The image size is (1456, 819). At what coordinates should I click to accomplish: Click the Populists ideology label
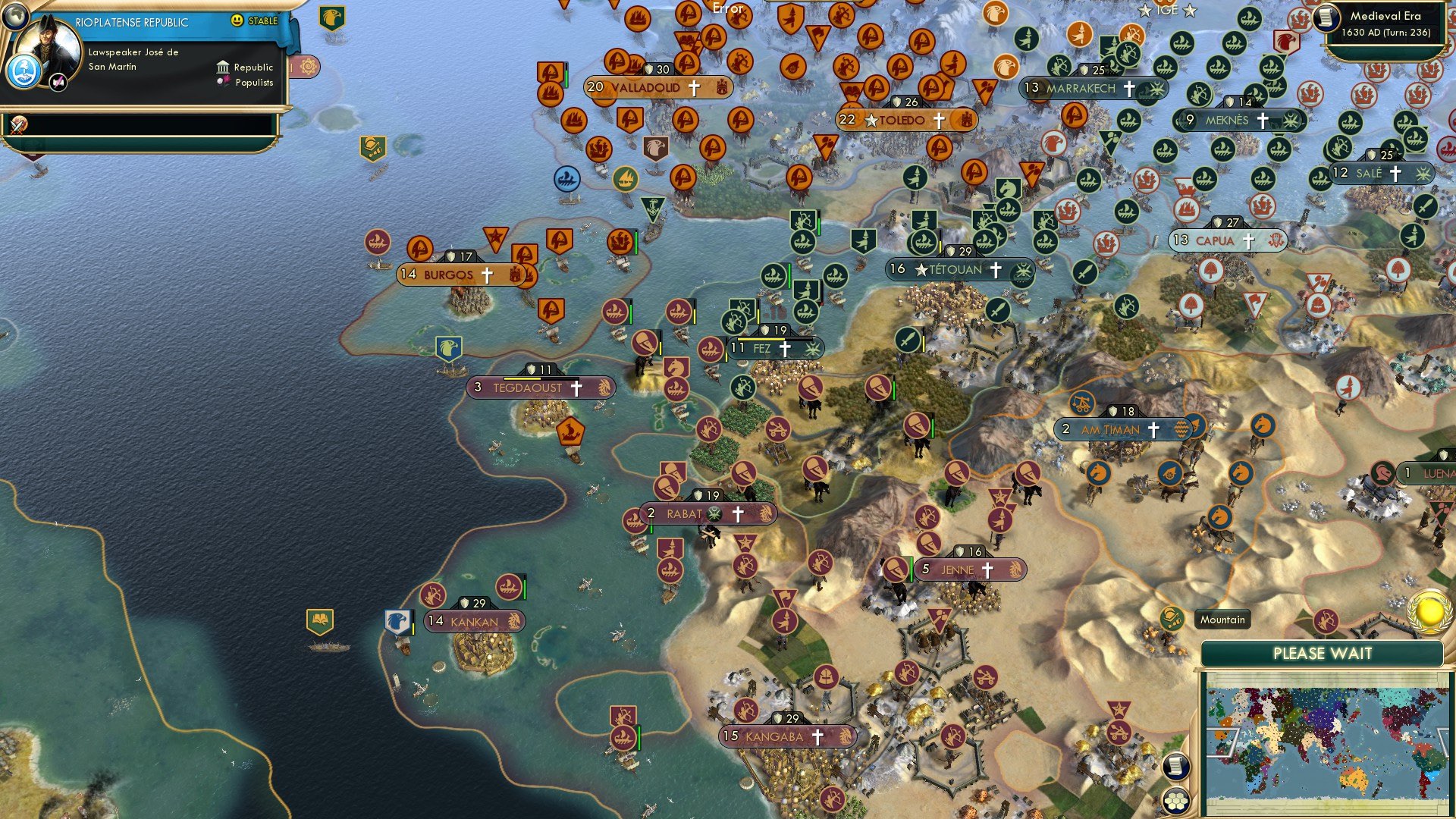coord(254,82)
